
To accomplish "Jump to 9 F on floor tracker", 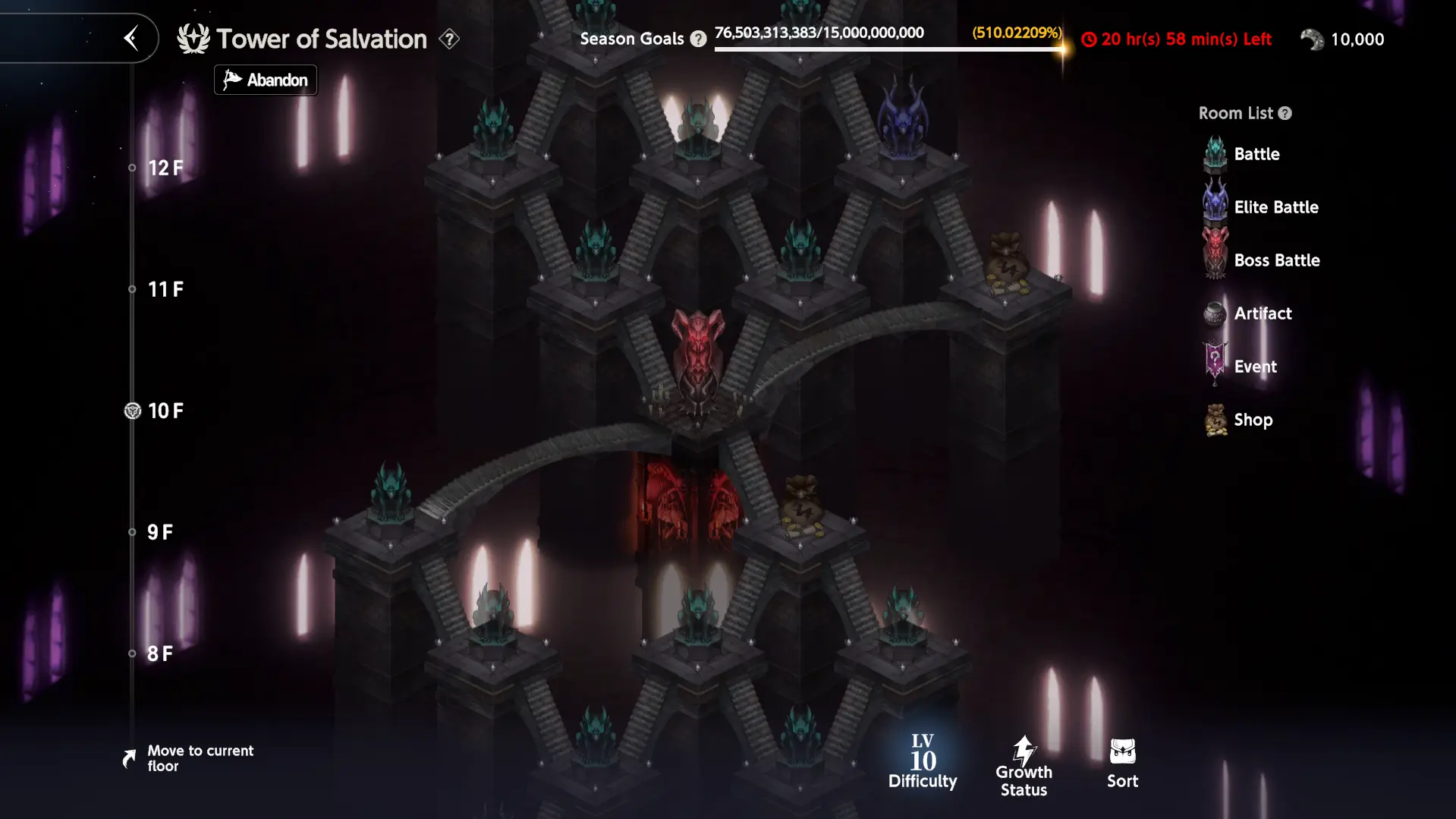I will click(x=159, y=532).
